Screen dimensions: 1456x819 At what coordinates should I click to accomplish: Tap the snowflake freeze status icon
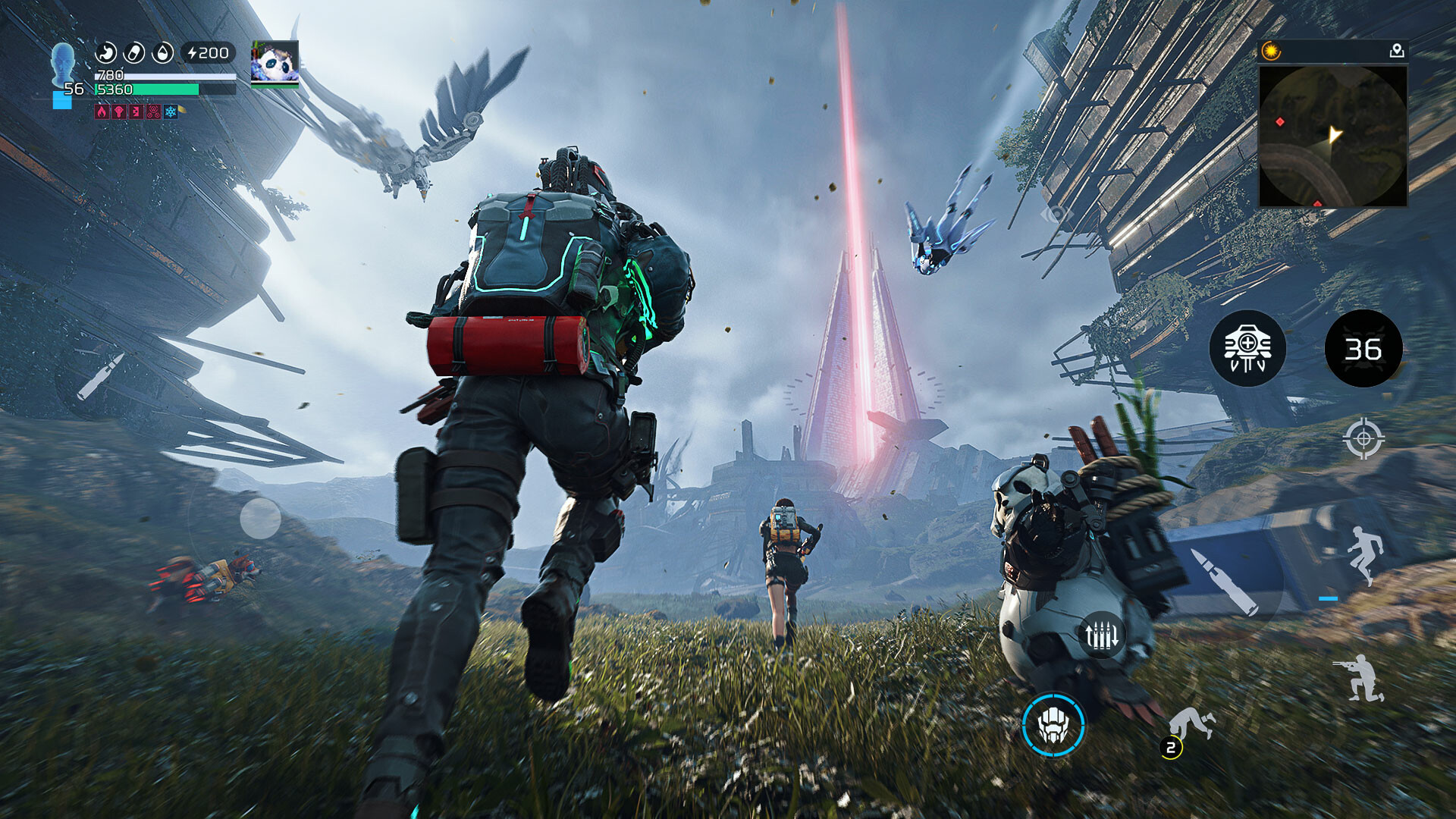[170, 113]
